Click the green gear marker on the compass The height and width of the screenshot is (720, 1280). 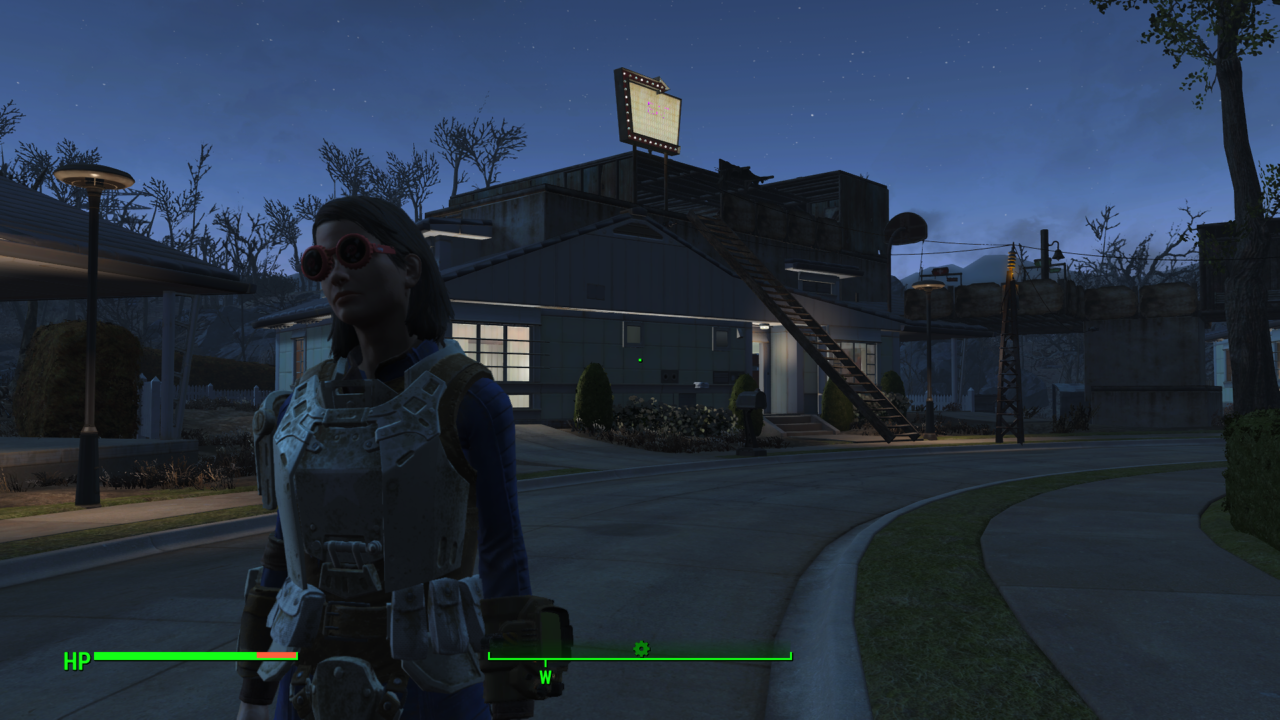pyautogui.click(x=641, y=649)
